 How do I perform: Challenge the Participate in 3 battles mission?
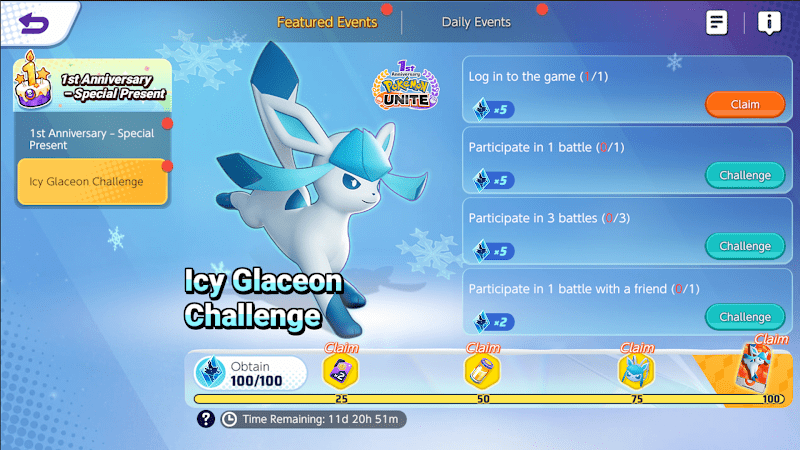tap(745, 246)
